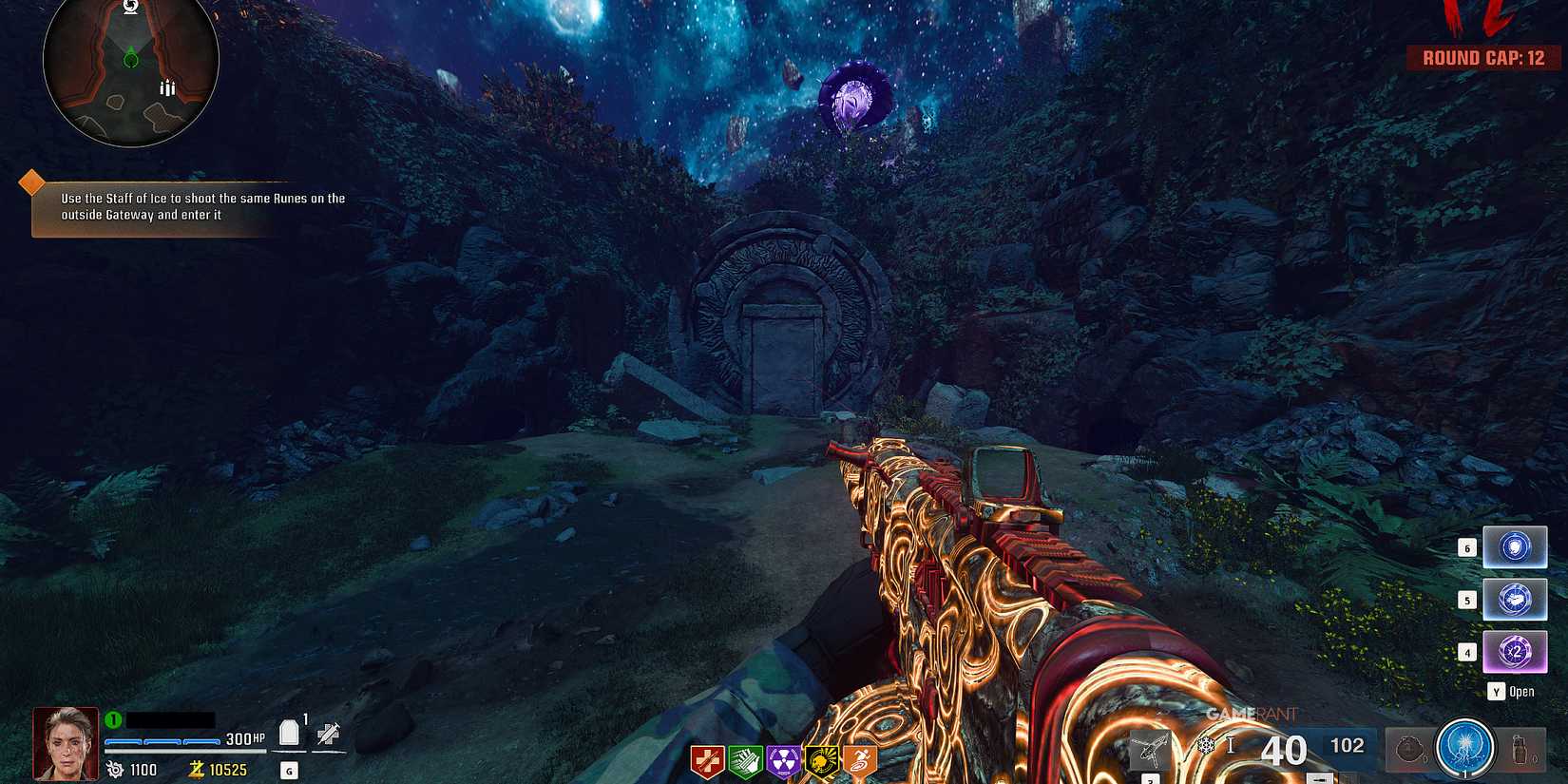Open the gobblegum in slot 6

1515,548
